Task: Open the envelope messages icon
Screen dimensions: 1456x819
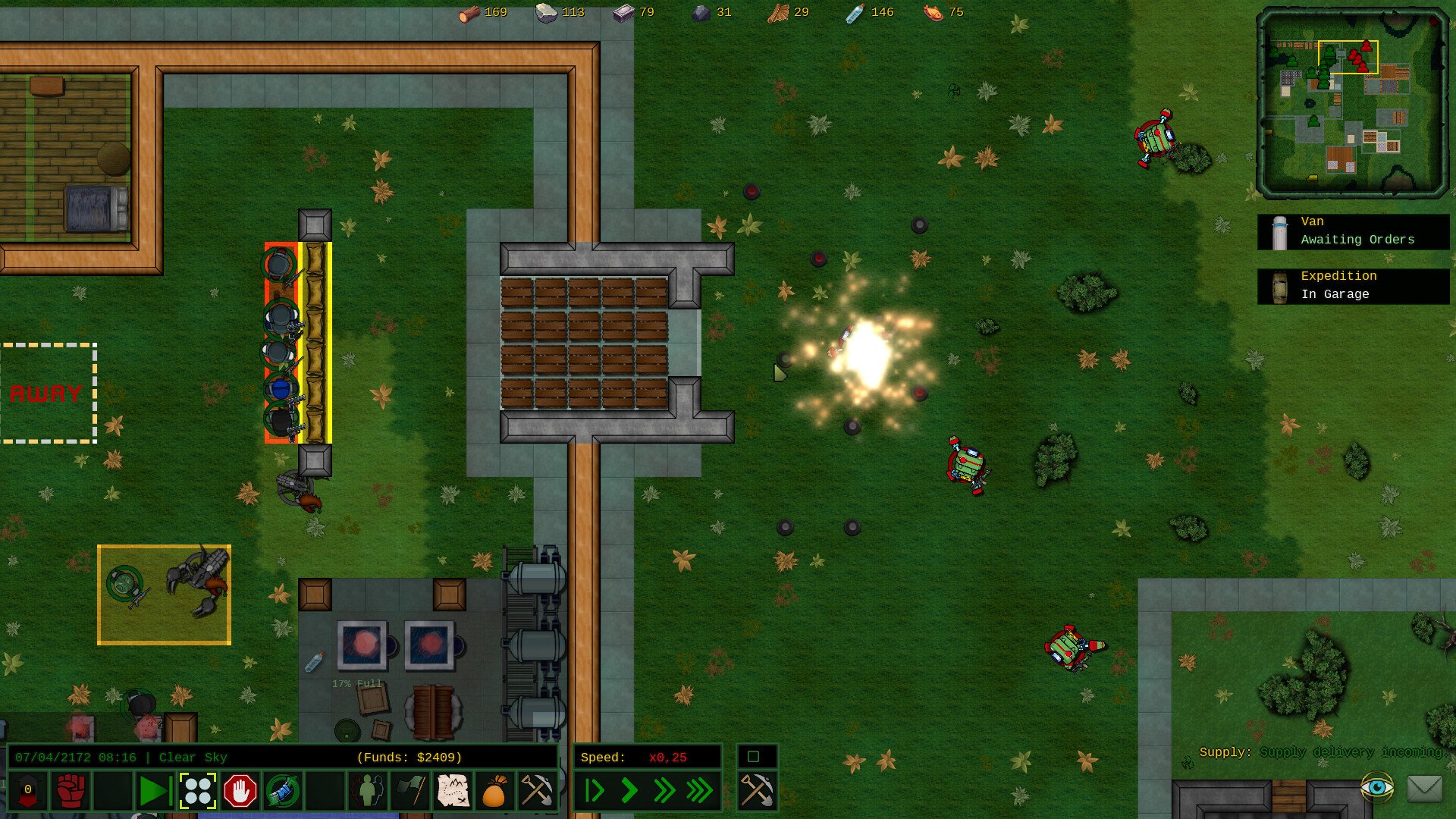Action: click(x=1424, y=788)
